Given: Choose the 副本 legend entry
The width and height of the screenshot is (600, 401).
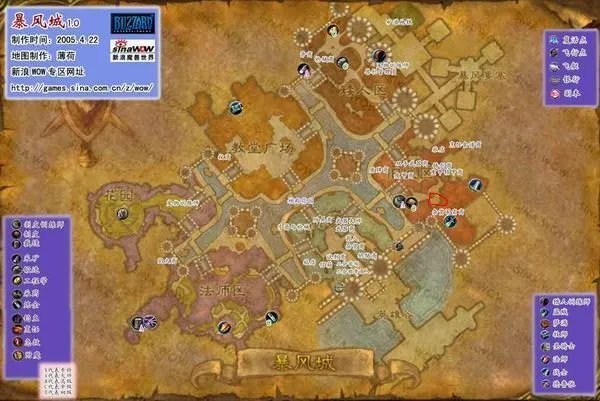Looking at the screenshot, I should [x=571, y=94].
